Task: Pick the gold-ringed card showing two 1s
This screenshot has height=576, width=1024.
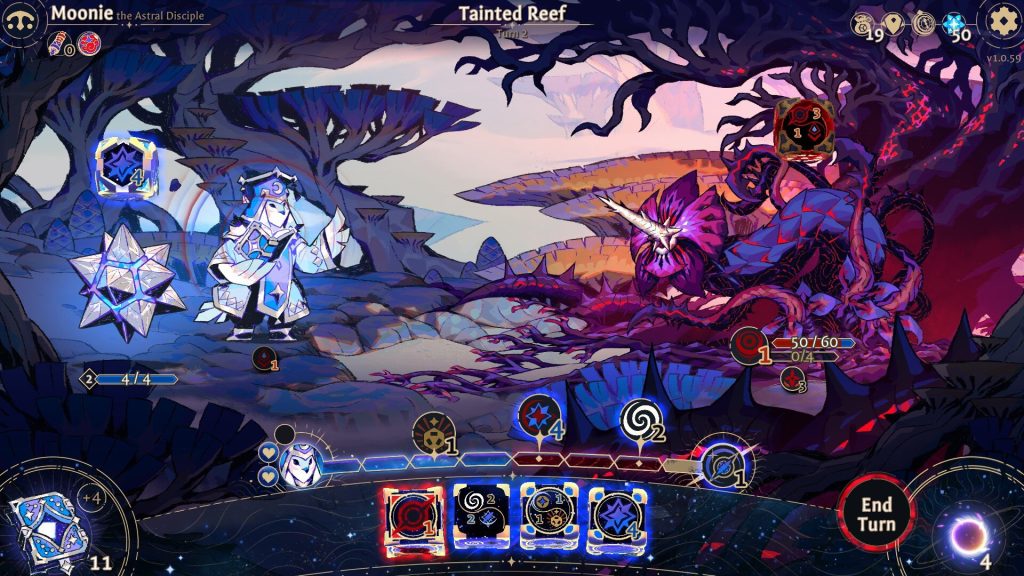Action: (547, 518)
